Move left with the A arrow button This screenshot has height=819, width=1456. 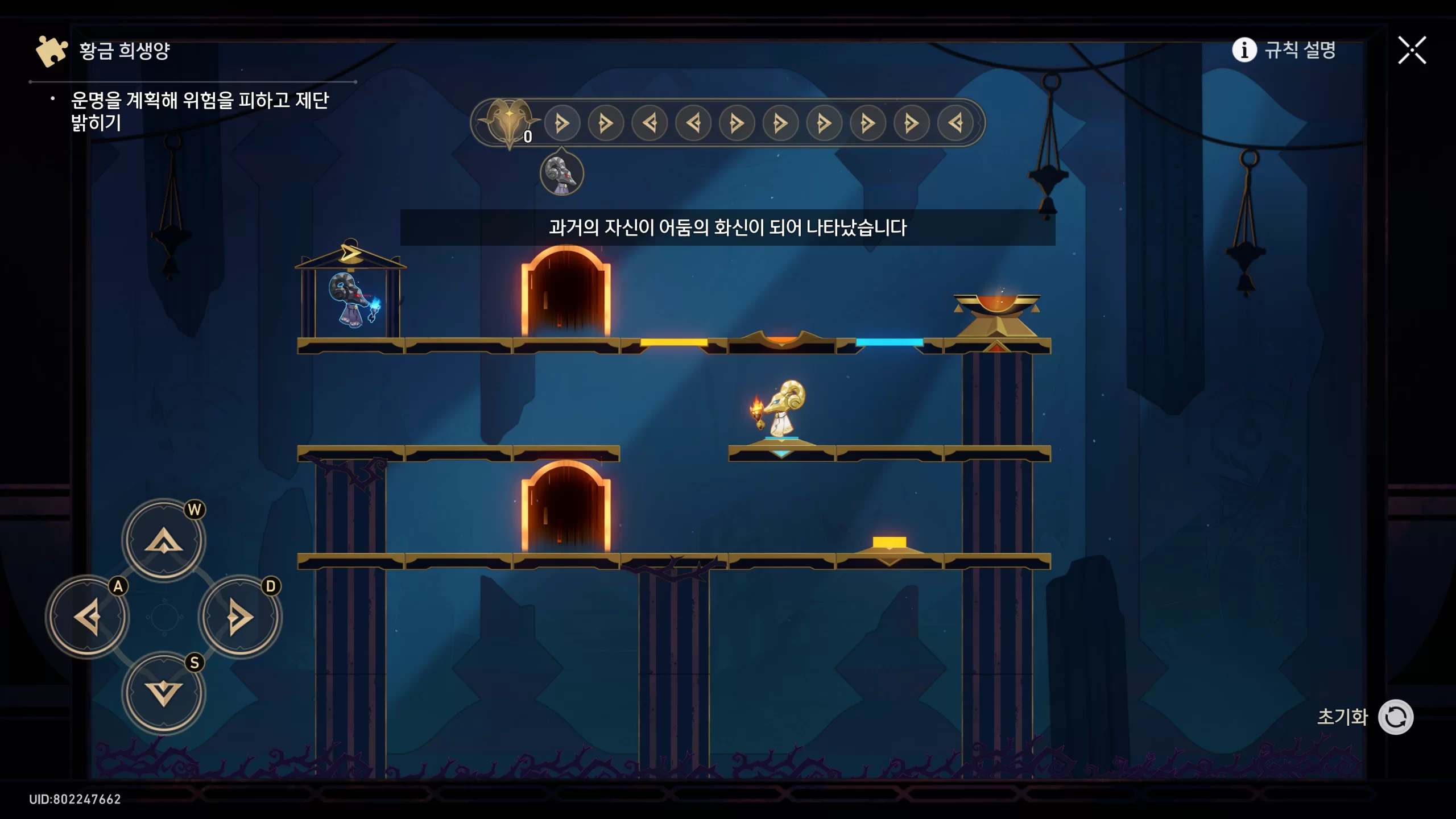click(88, 617)
